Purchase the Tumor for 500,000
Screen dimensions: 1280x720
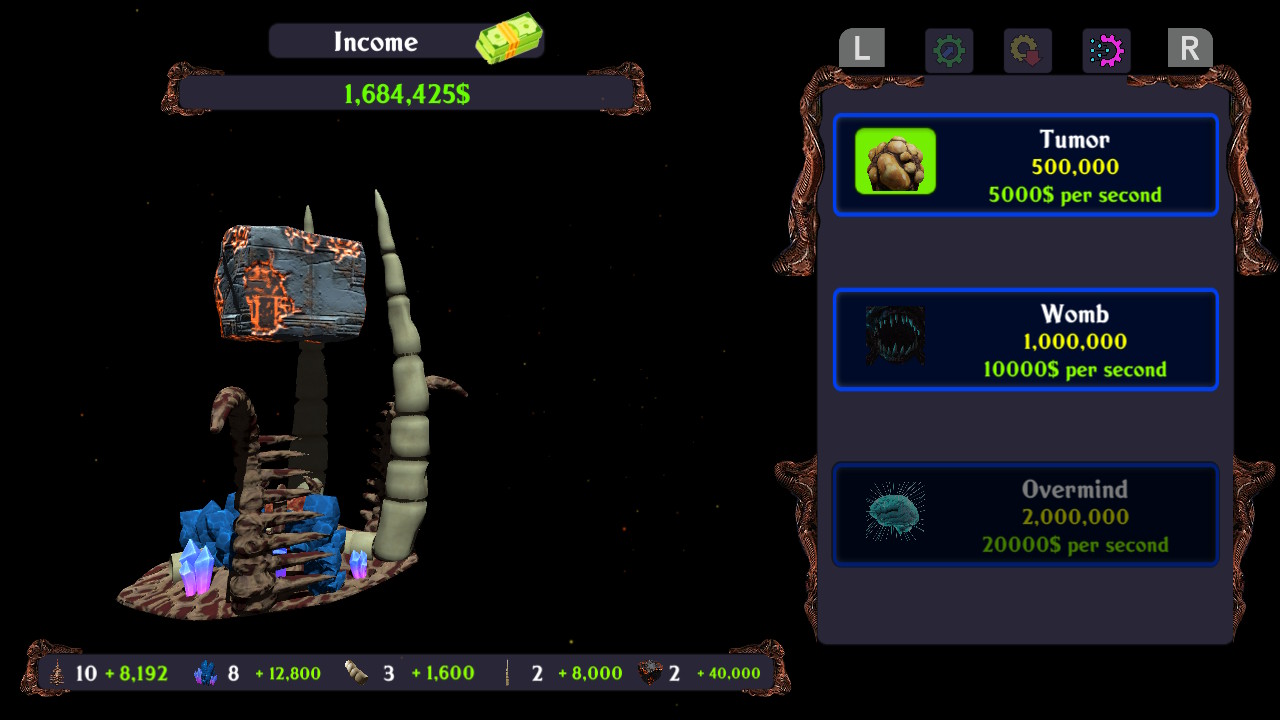1026,164
